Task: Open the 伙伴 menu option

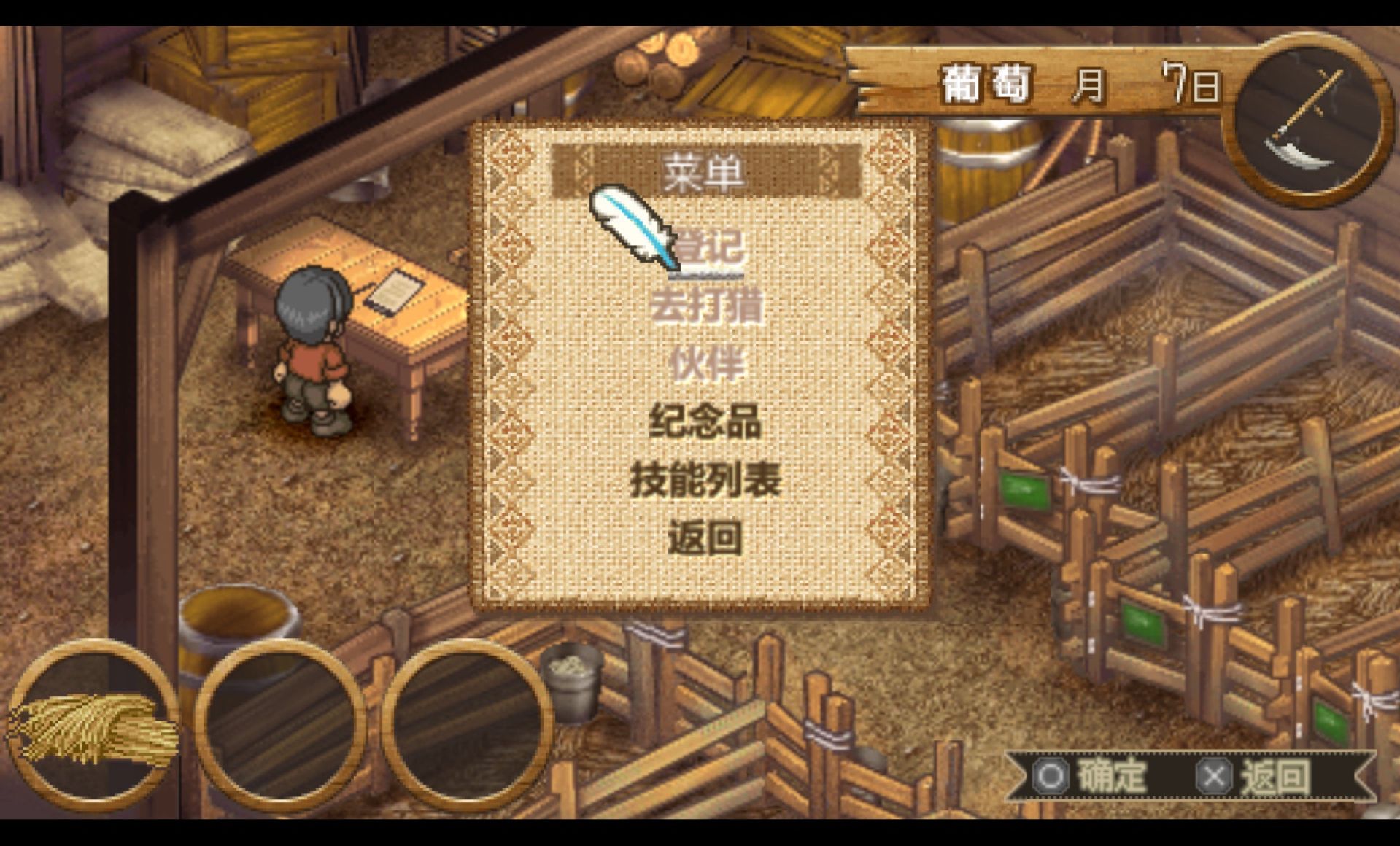Action: tap(705, 364)
